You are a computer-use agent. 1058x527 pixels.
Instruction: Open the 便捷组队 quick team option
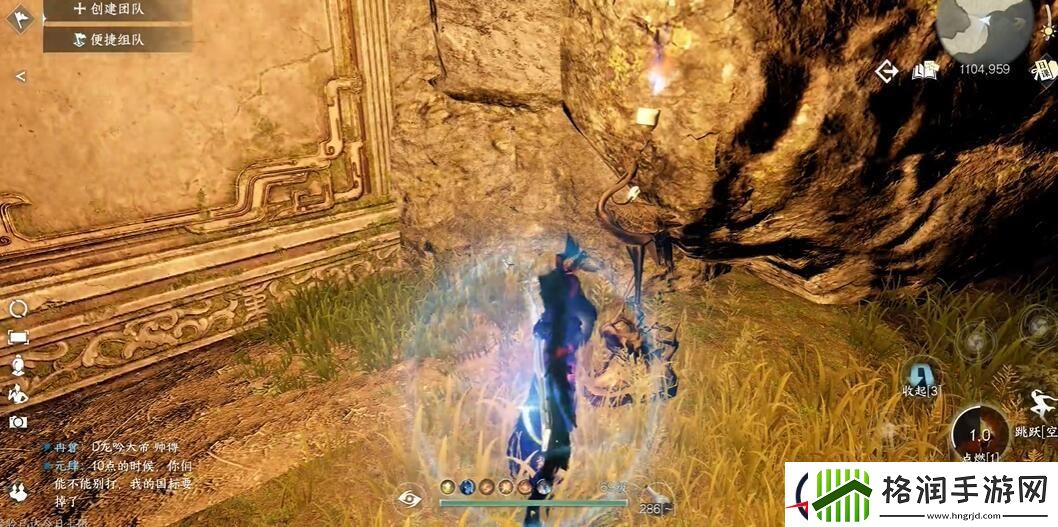(x=117, y=40)
